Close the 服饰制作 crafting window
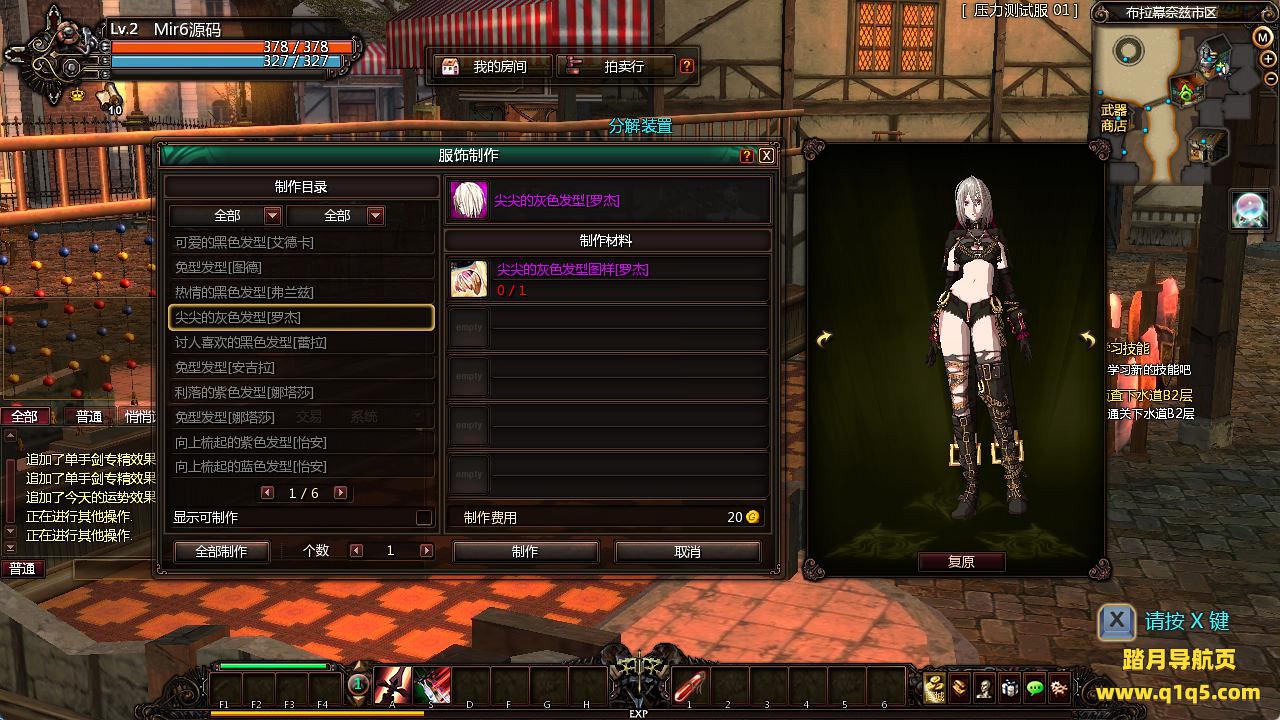1280x720 pixels. point(766,156)
